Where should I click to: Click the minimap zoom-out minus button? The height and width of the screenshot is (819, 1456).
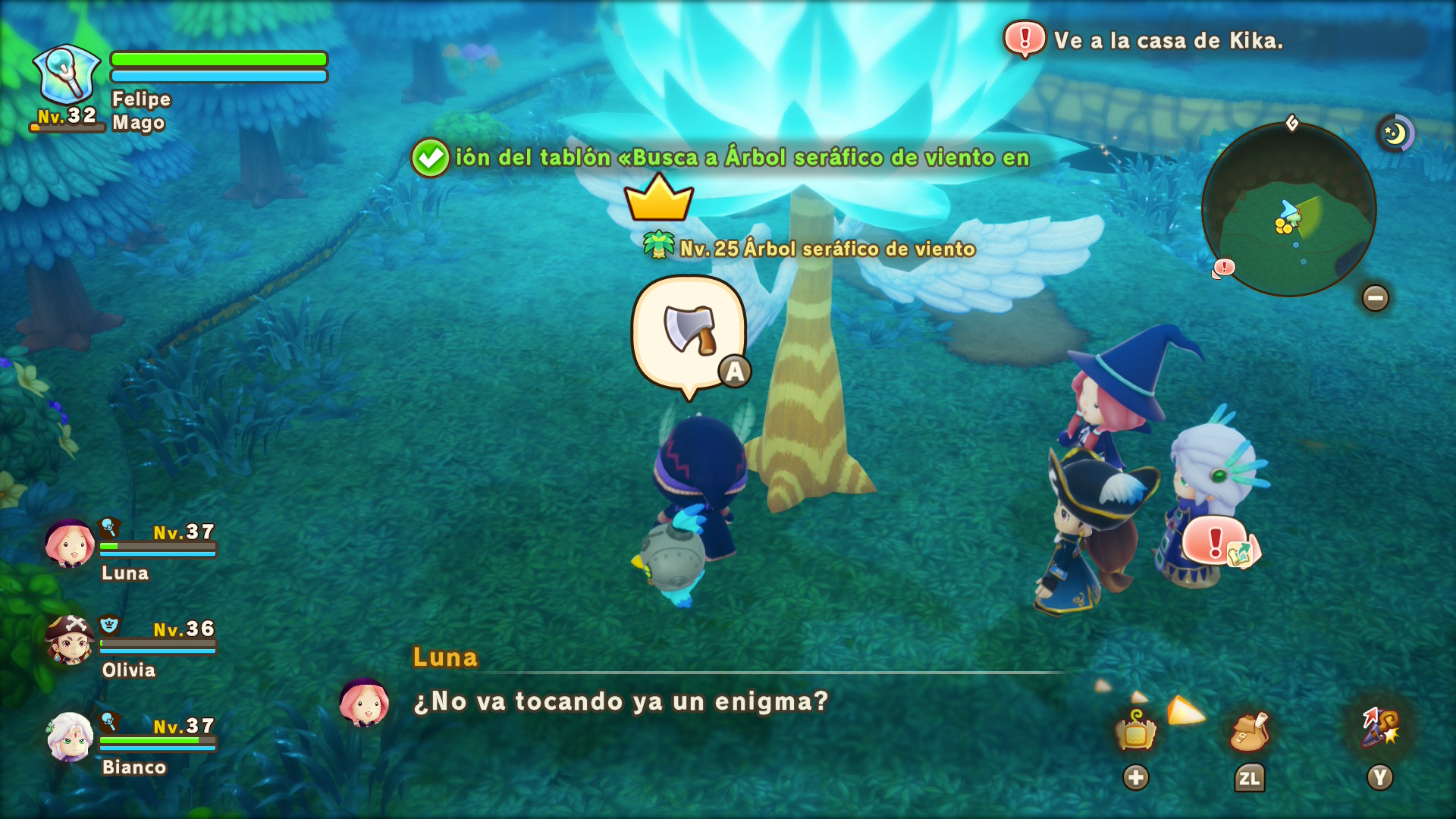click(x=1375, y=298)
